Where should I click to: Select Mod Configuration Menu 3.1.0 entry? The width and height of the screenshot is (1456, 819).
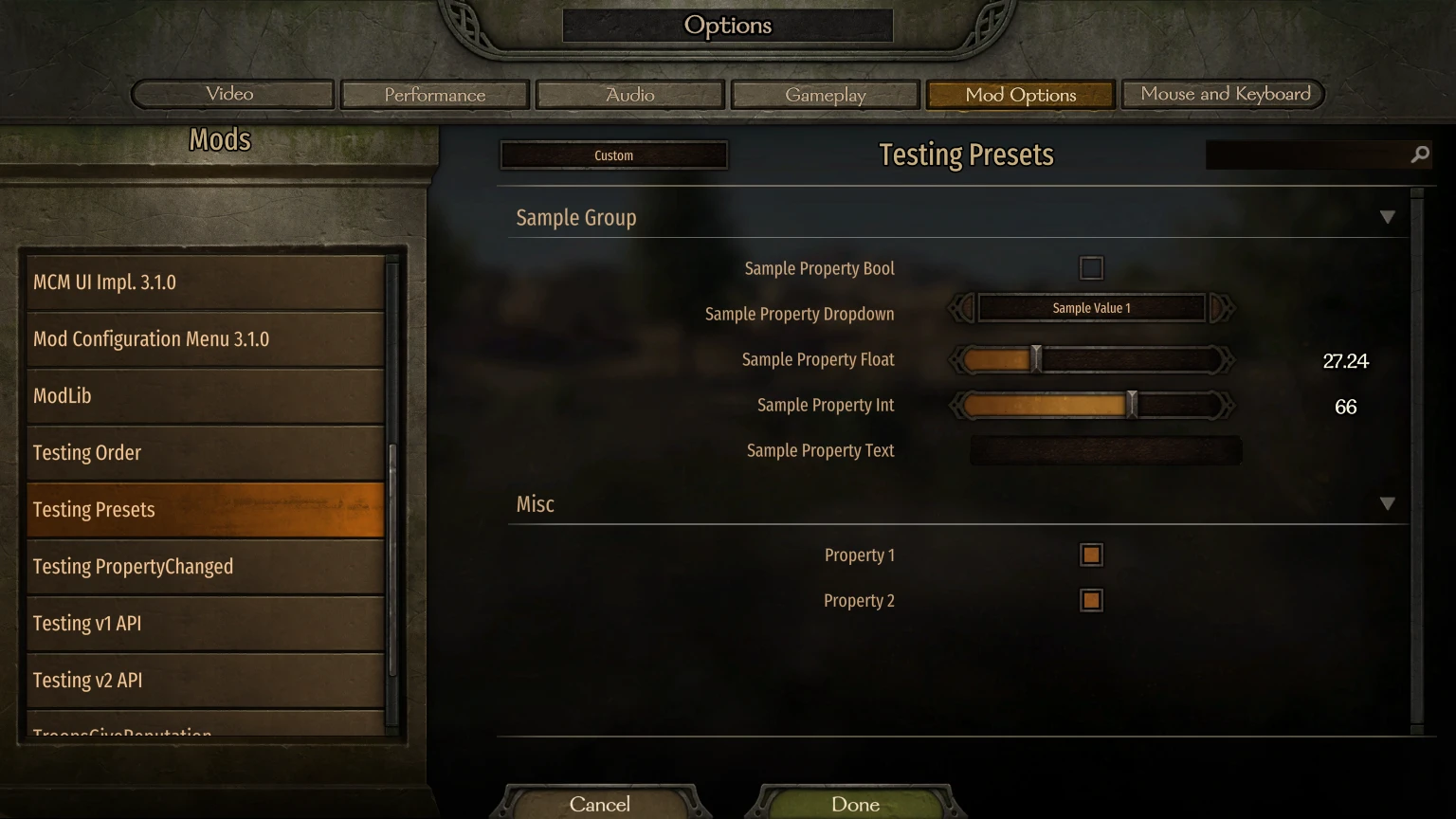[x=204, y=338]
